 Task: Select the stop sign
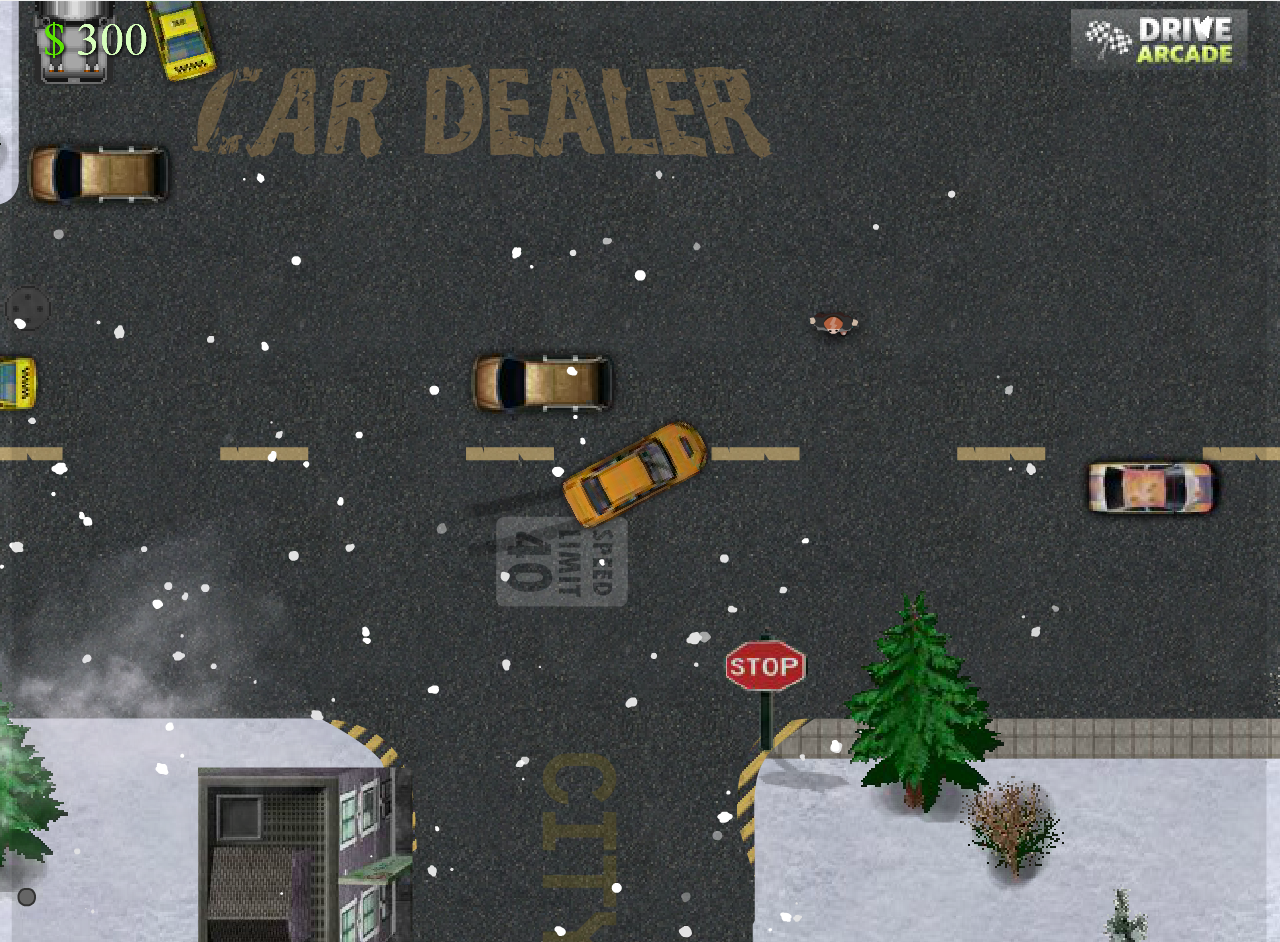(x=766, y=663)
